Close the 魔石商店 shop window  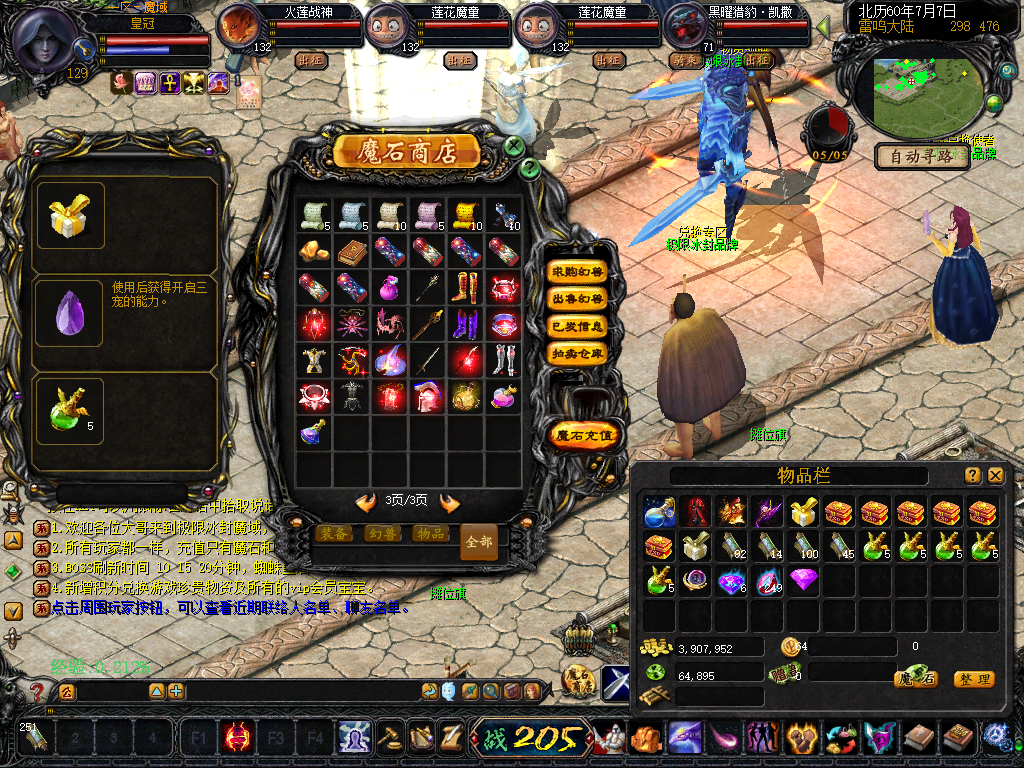[x=514, y=147]
